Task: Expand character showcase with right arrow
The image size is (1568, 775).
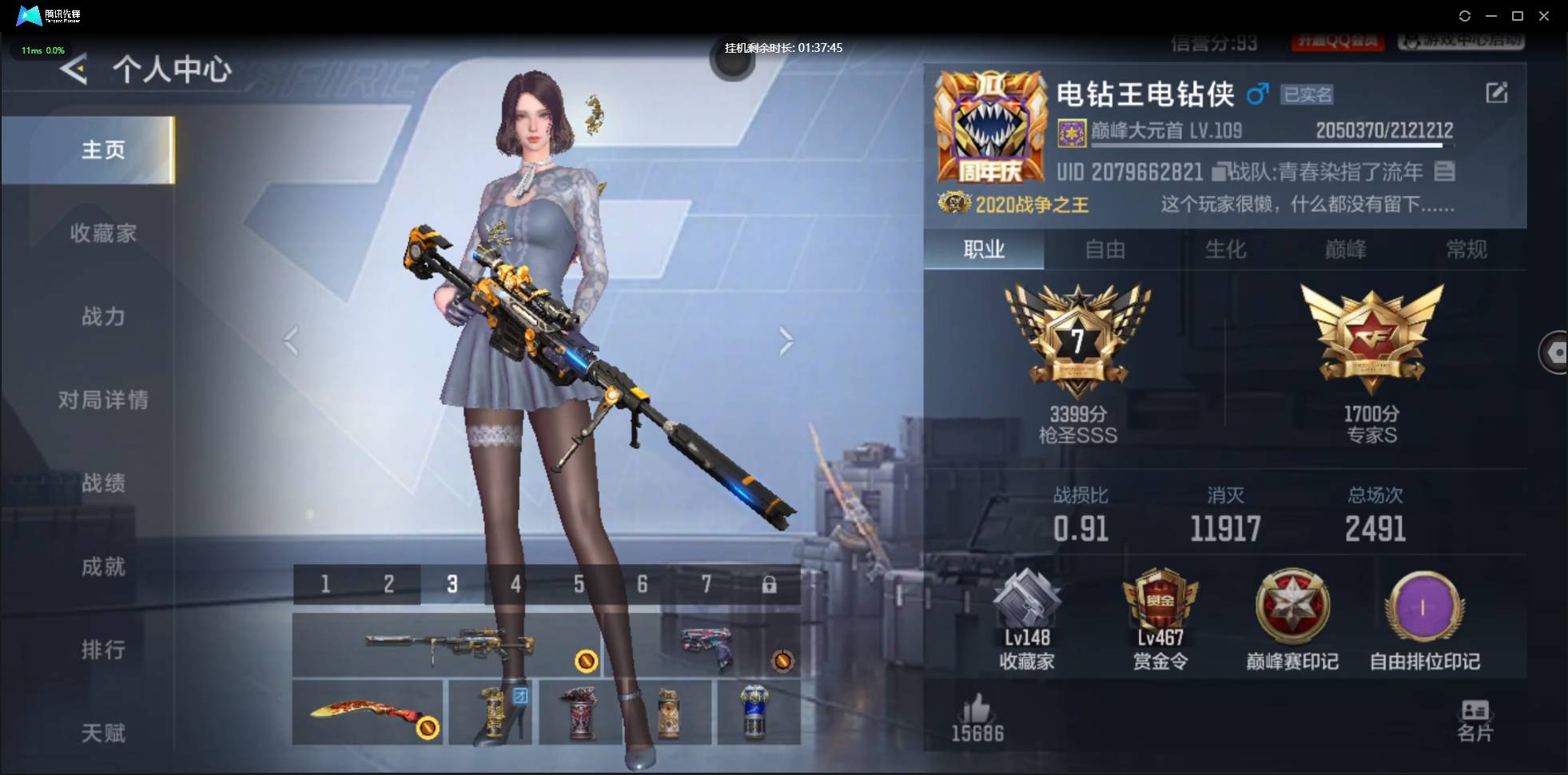Action: coord(786,341)
